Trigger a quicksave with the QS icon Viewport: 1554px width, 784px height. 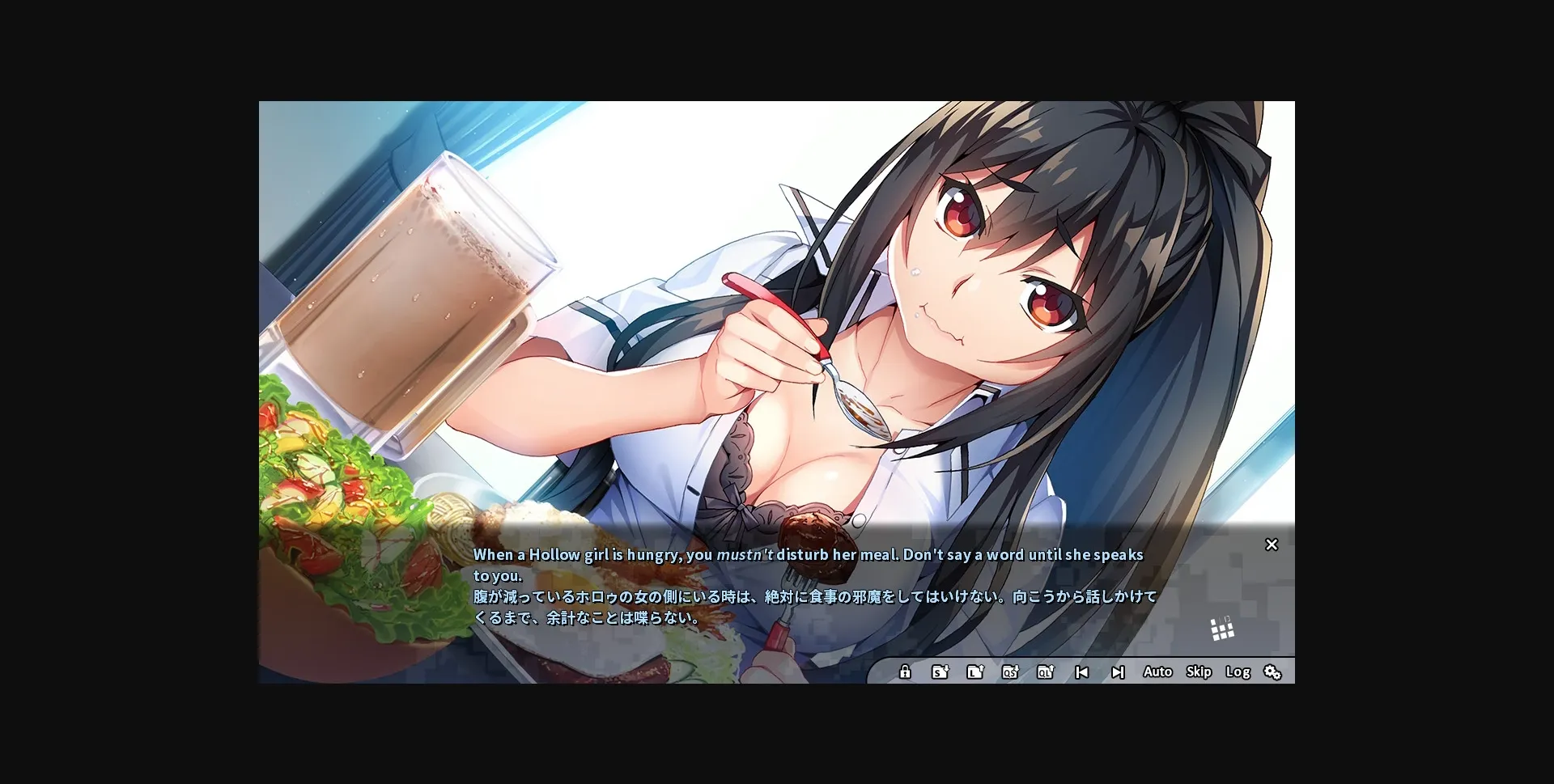click(1010, 672)
